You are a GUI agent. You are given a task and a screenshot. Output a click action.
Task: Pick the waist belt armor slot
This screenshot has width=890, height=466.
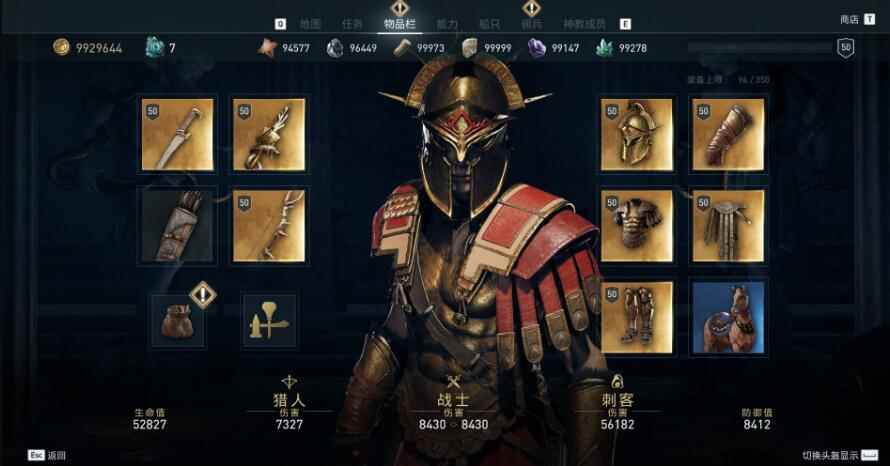click(x=728, y=225)
